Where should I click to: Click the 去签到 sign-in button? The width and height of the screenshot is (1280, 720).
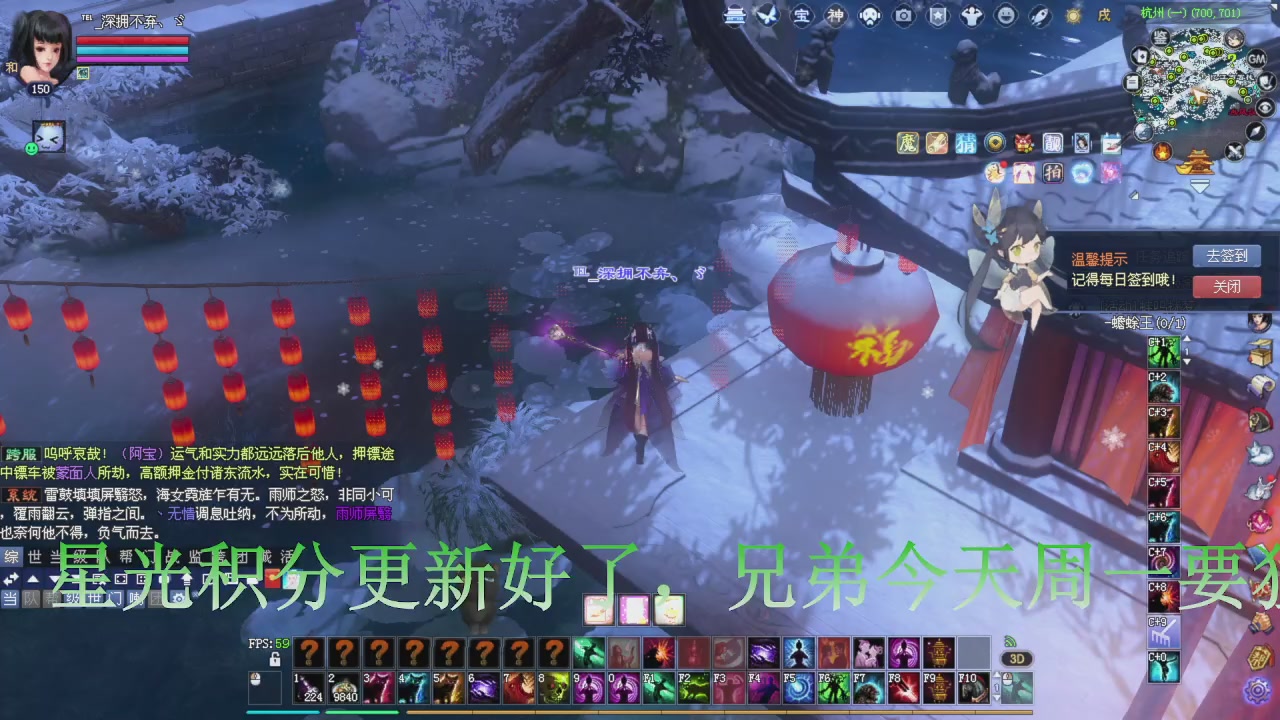[1227, 257]
